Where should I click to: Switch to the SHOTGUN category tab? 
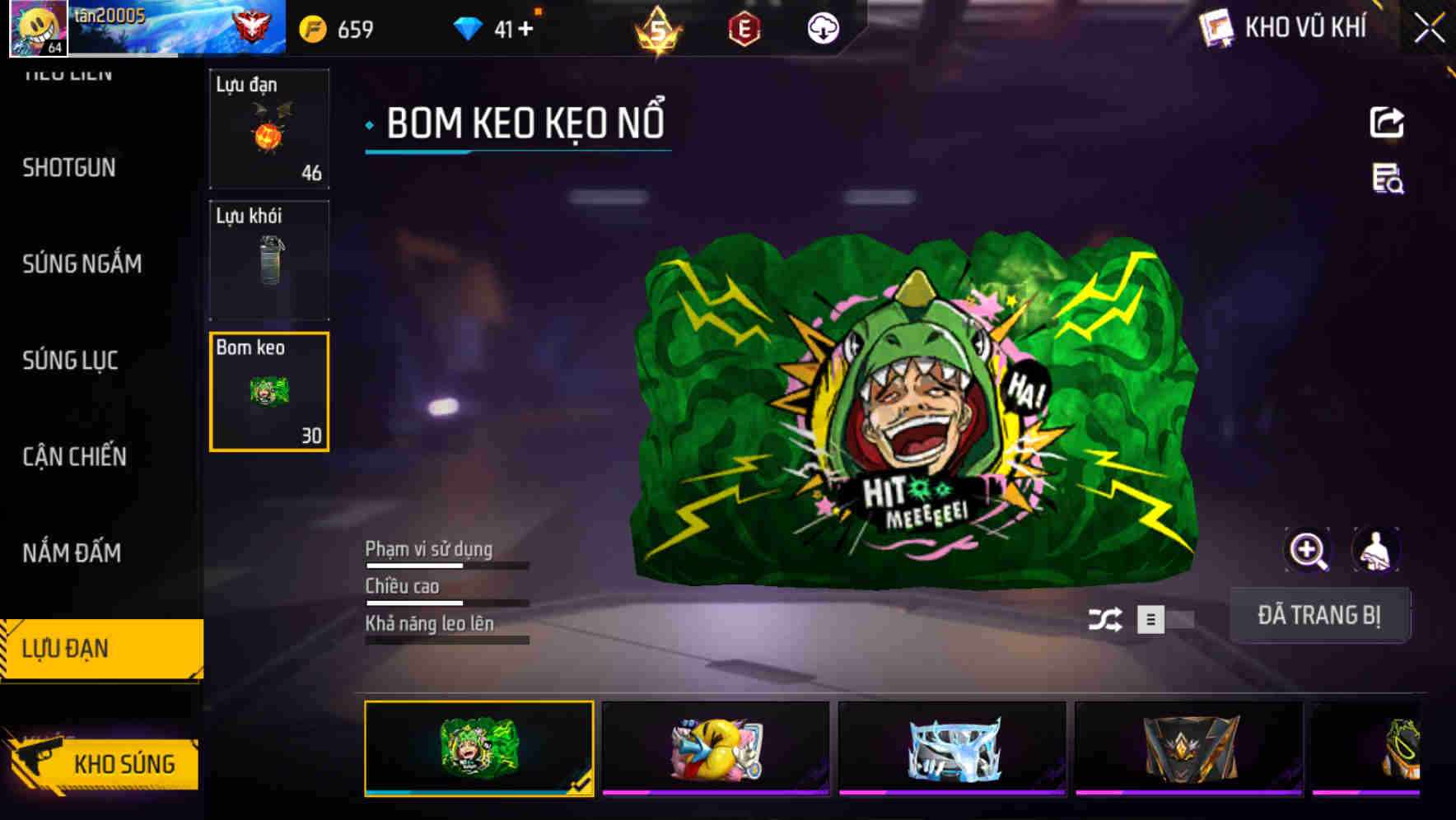69,167
